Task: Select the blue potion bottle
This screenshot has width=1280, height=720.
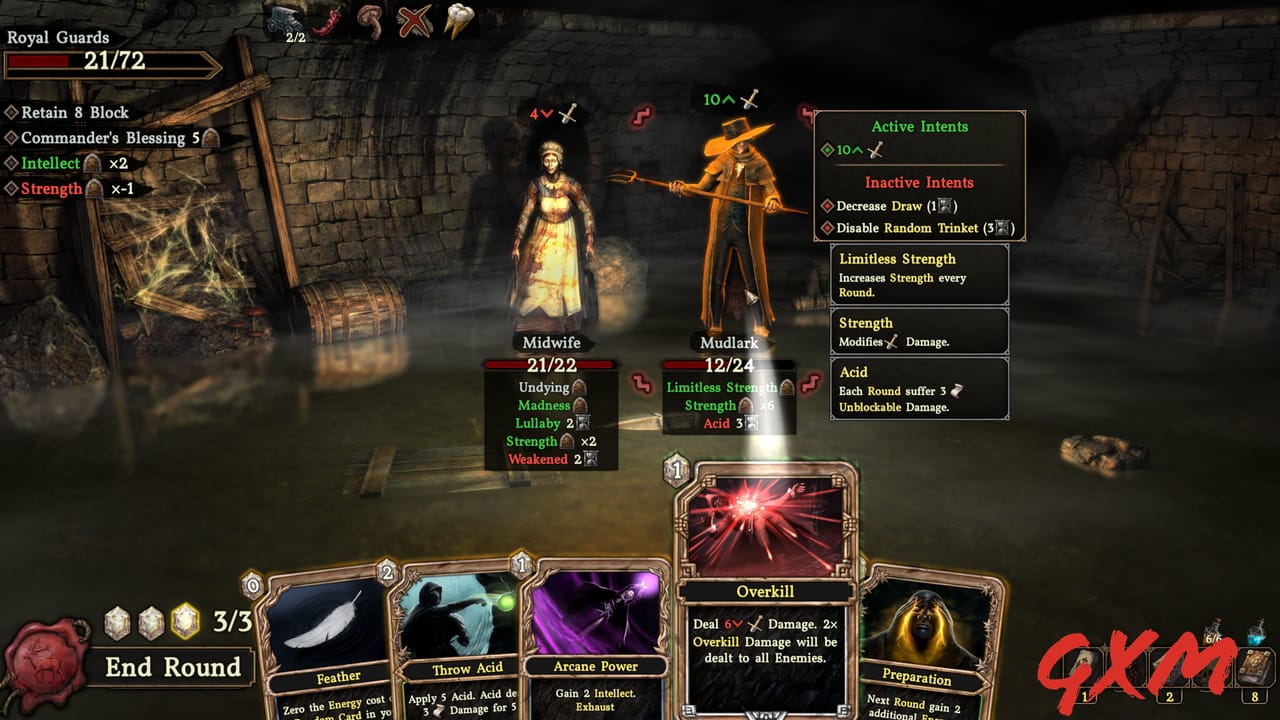Action: [x=1255, y=633]
